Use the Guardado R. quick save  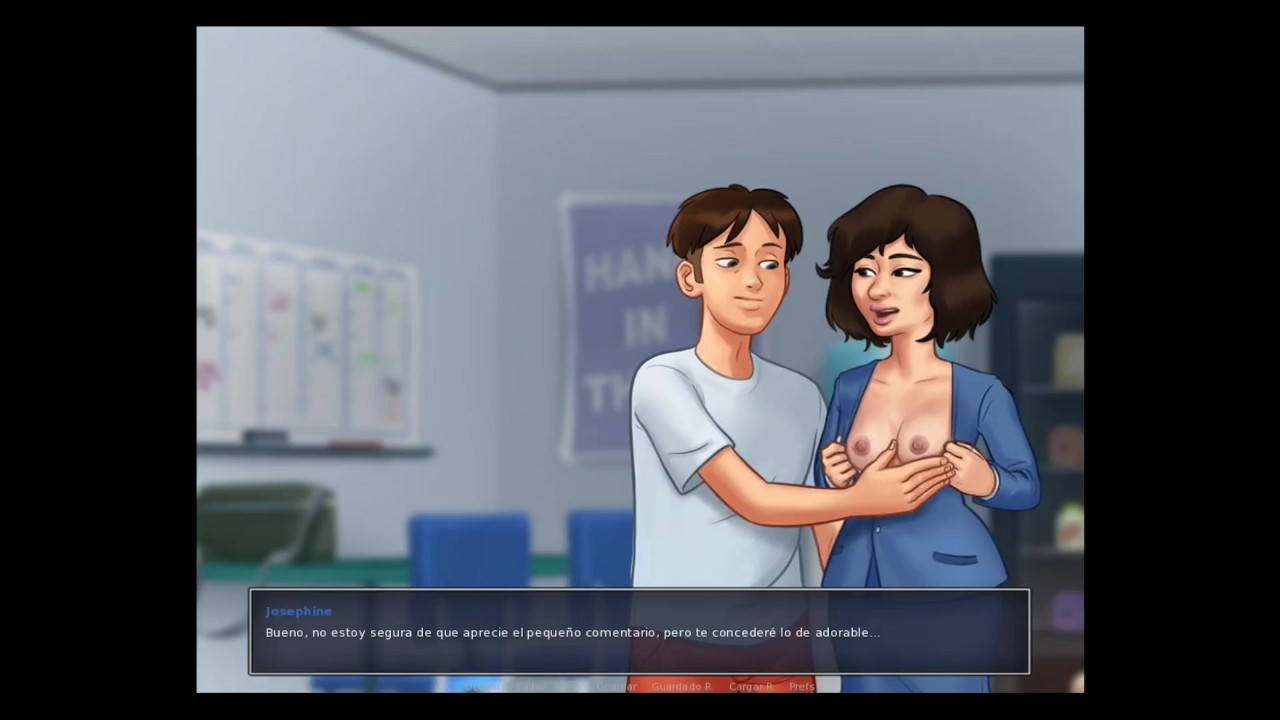coord(681,687)
